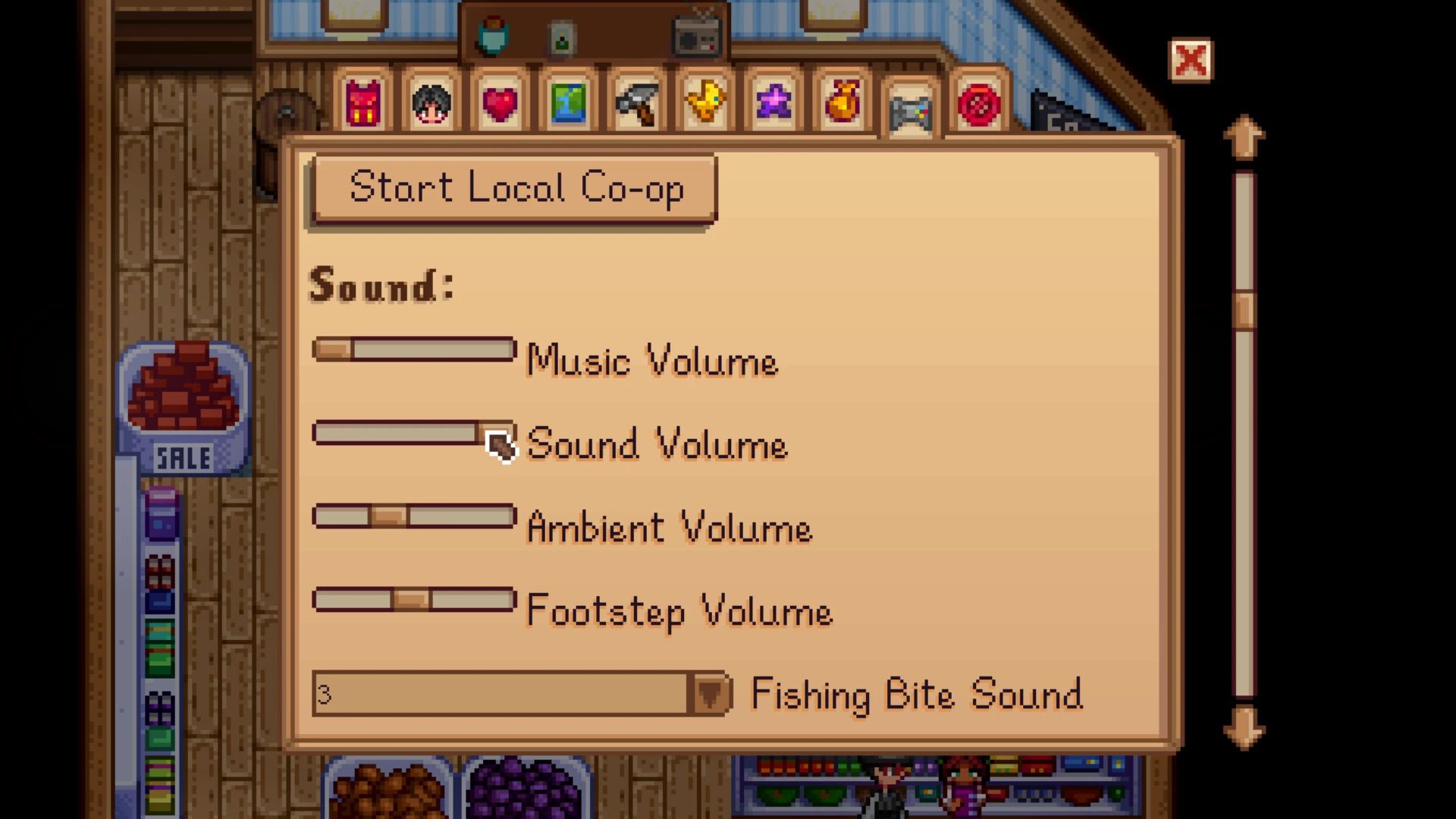Image resolution: width=1456 pixels, height=819 pixels.
Task: Select the golden chicken collections icon
Action: [705, 104]
